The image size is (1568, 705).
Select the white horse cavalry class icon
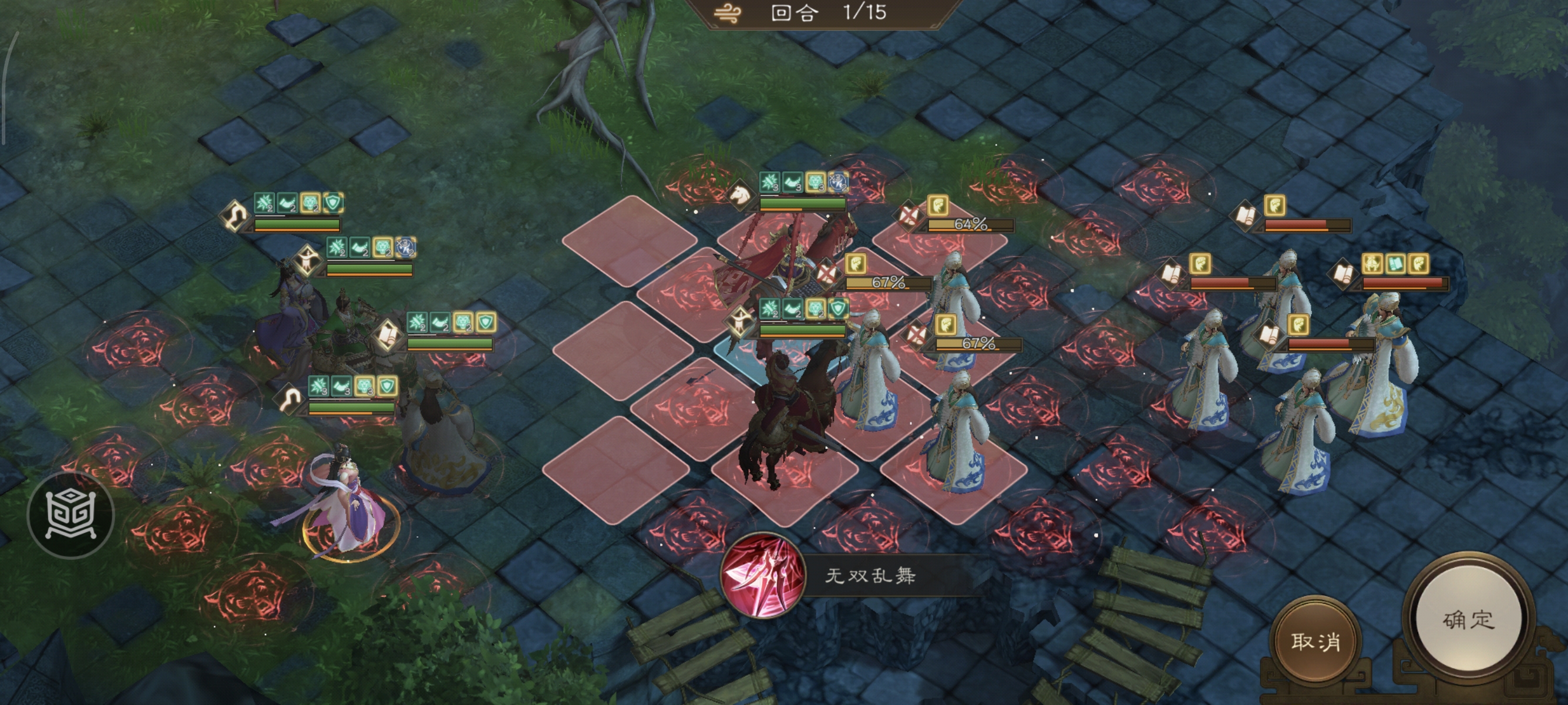740,197
